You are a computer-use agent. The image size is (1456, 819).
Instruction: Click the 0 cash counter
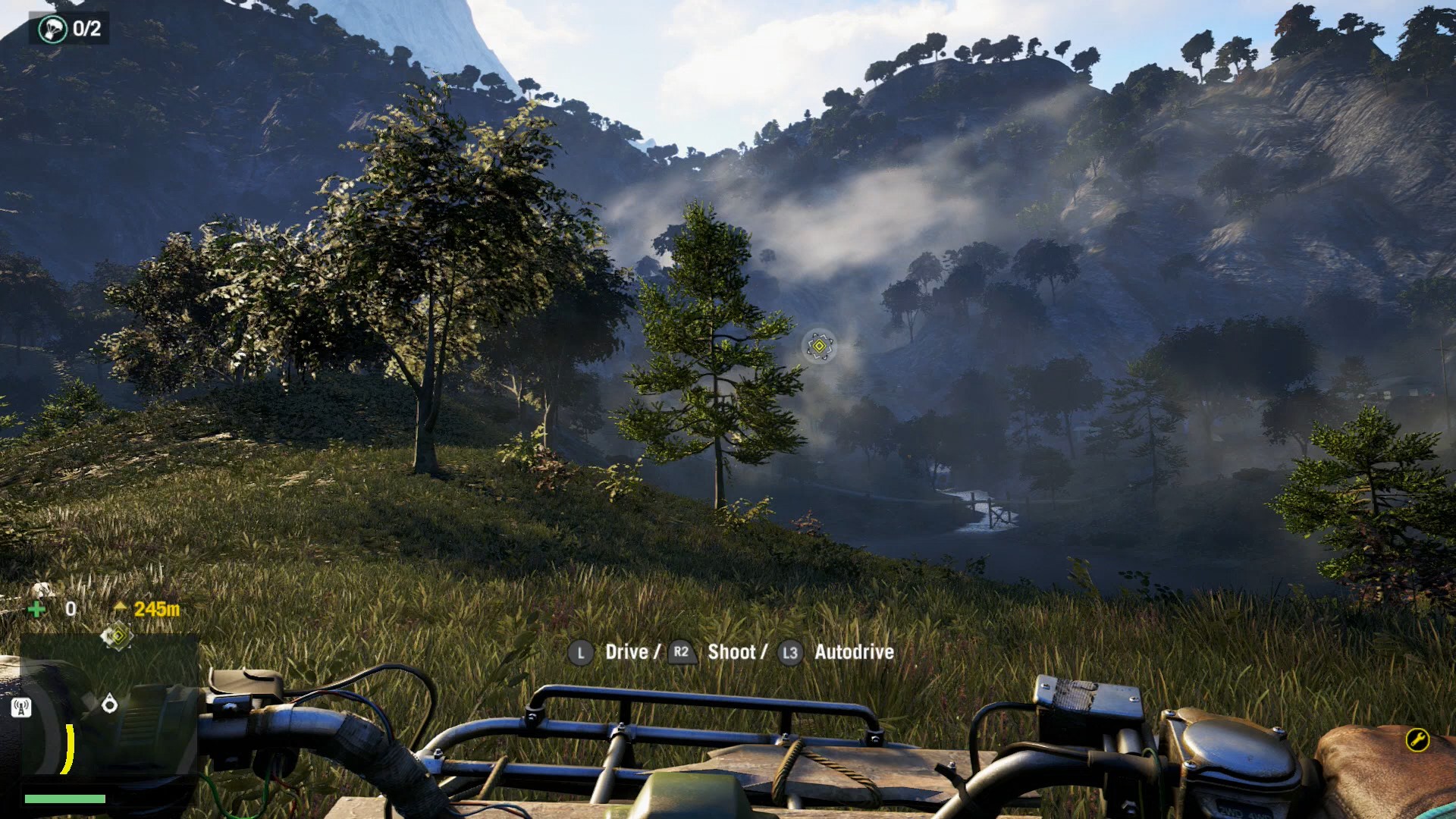71,608
